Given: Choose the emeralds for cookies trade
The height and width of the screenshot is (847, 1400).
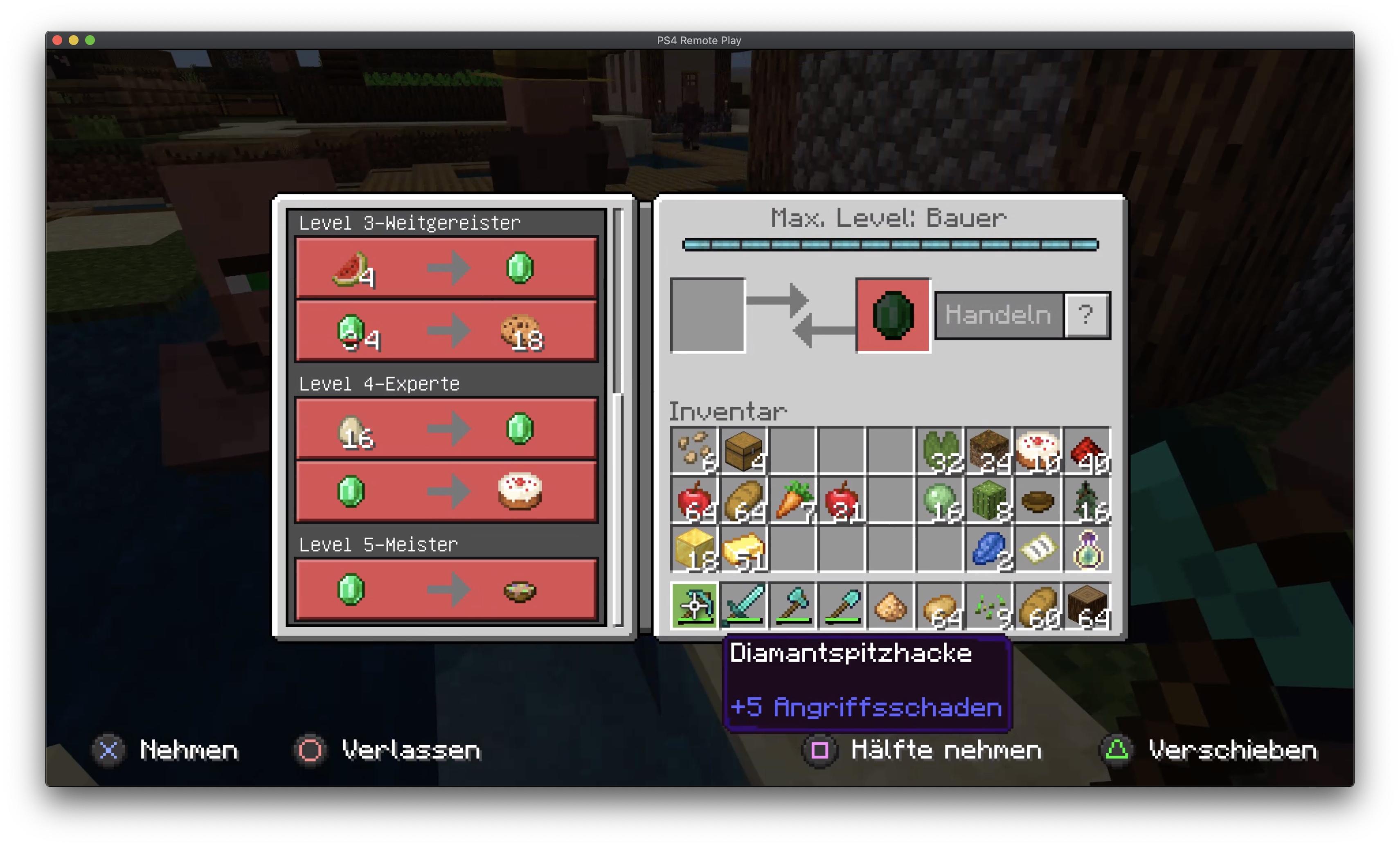Looking at the screenshot, I should (446, 331).
